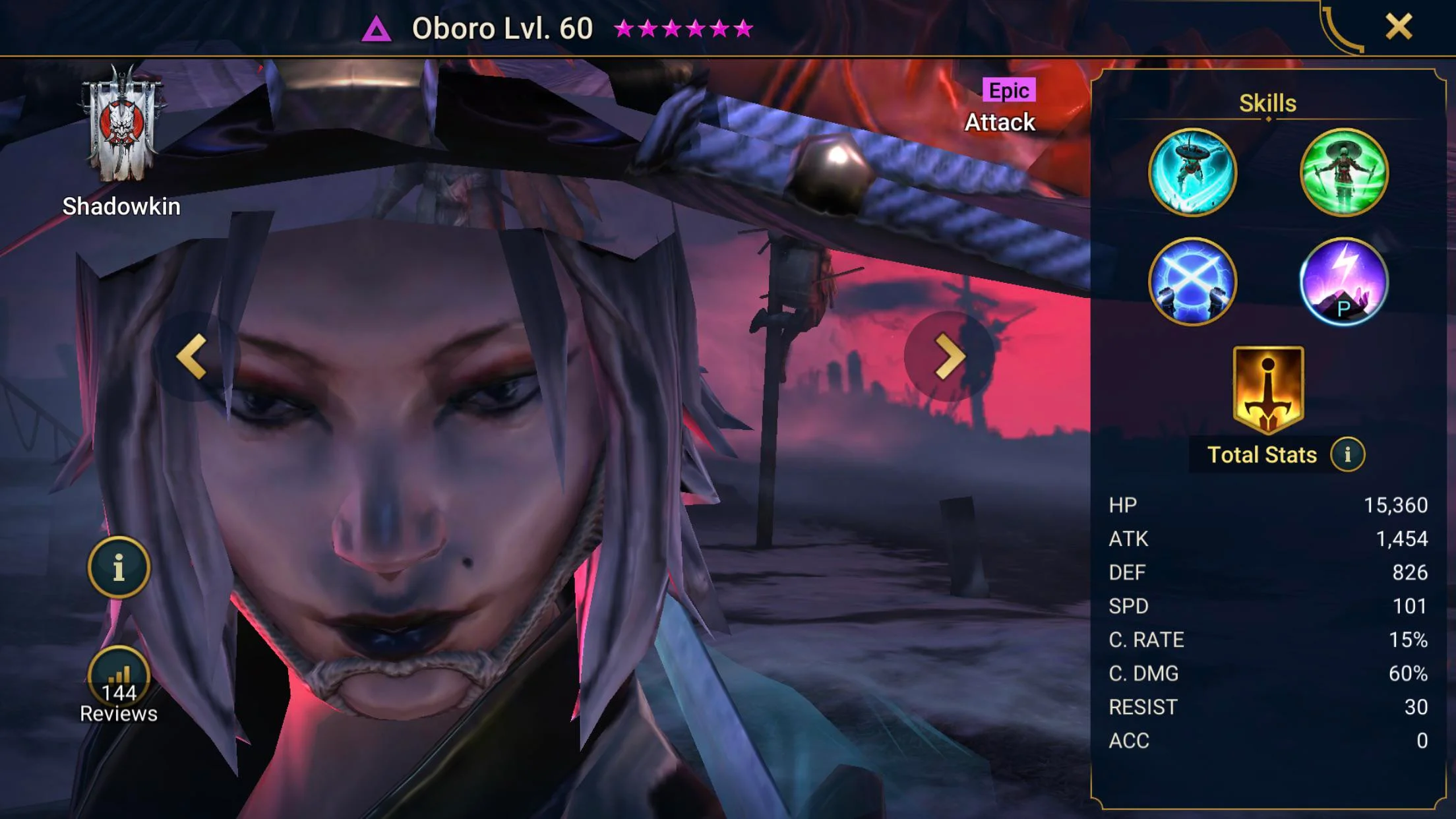1456x819 pixels.
Task: Click the magenta Void affinity triangle
Action: click(x=377, y=30)
